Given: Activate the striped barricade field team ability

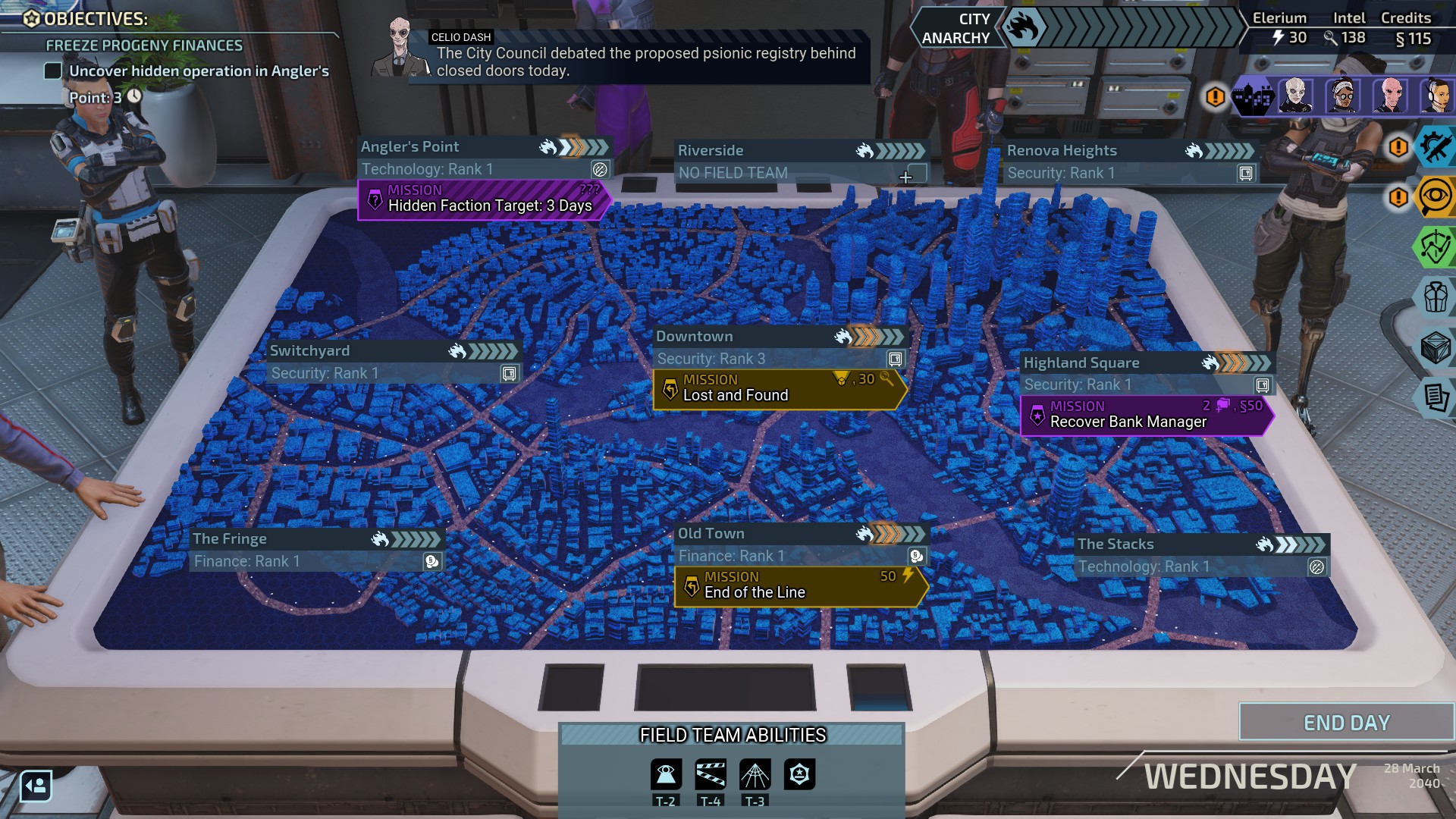Looking at the screenshot, I should point(711,774).
